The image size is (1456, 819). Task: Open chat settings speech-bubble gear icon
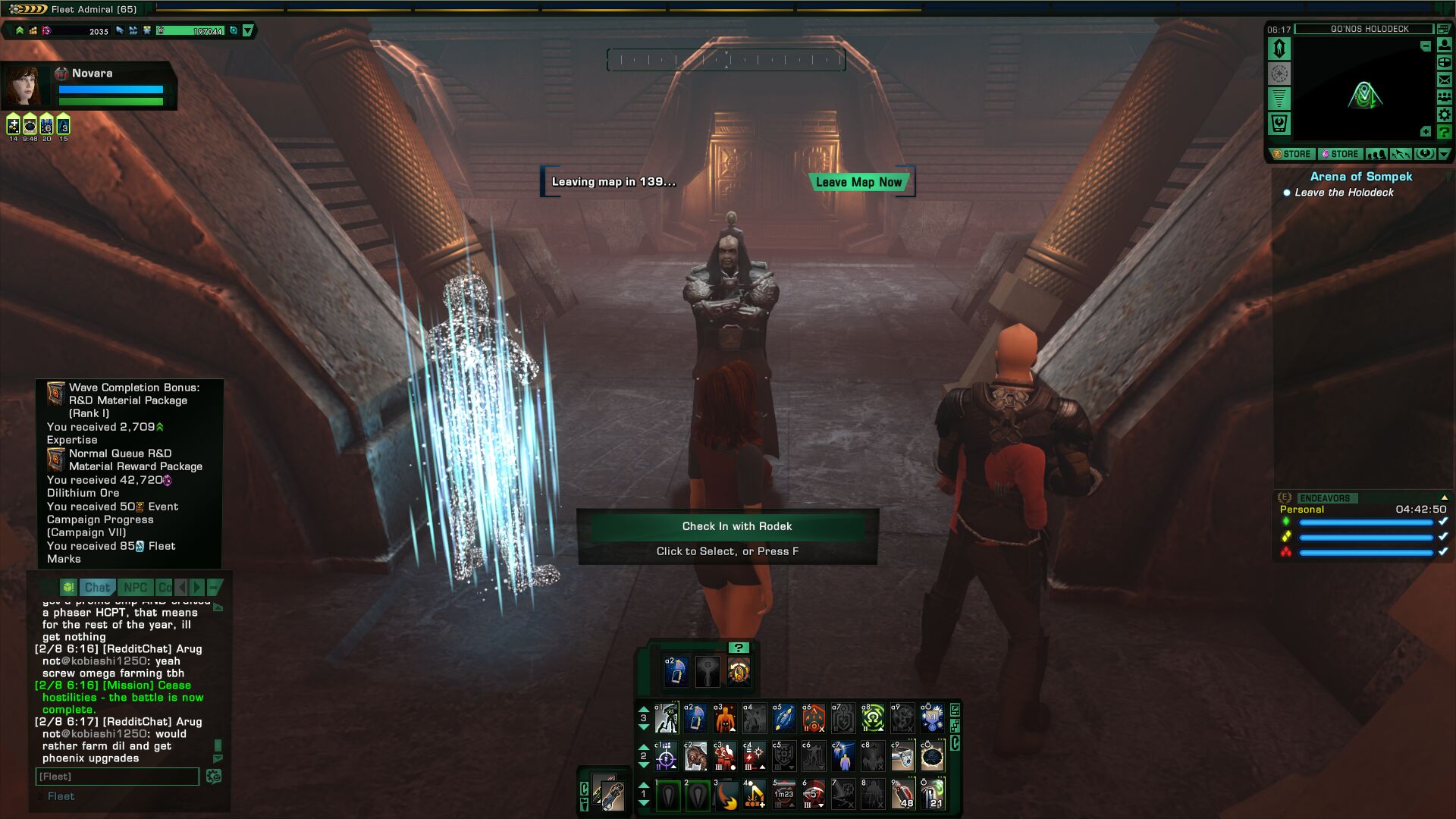pos(214,777)
